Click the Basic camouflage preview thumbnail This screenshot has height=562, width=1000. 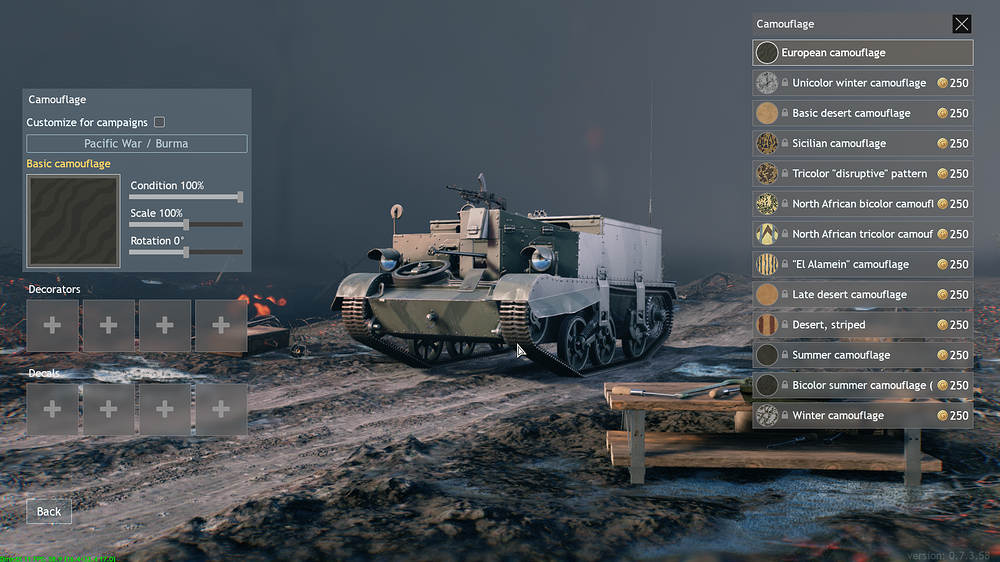[73, 221]
